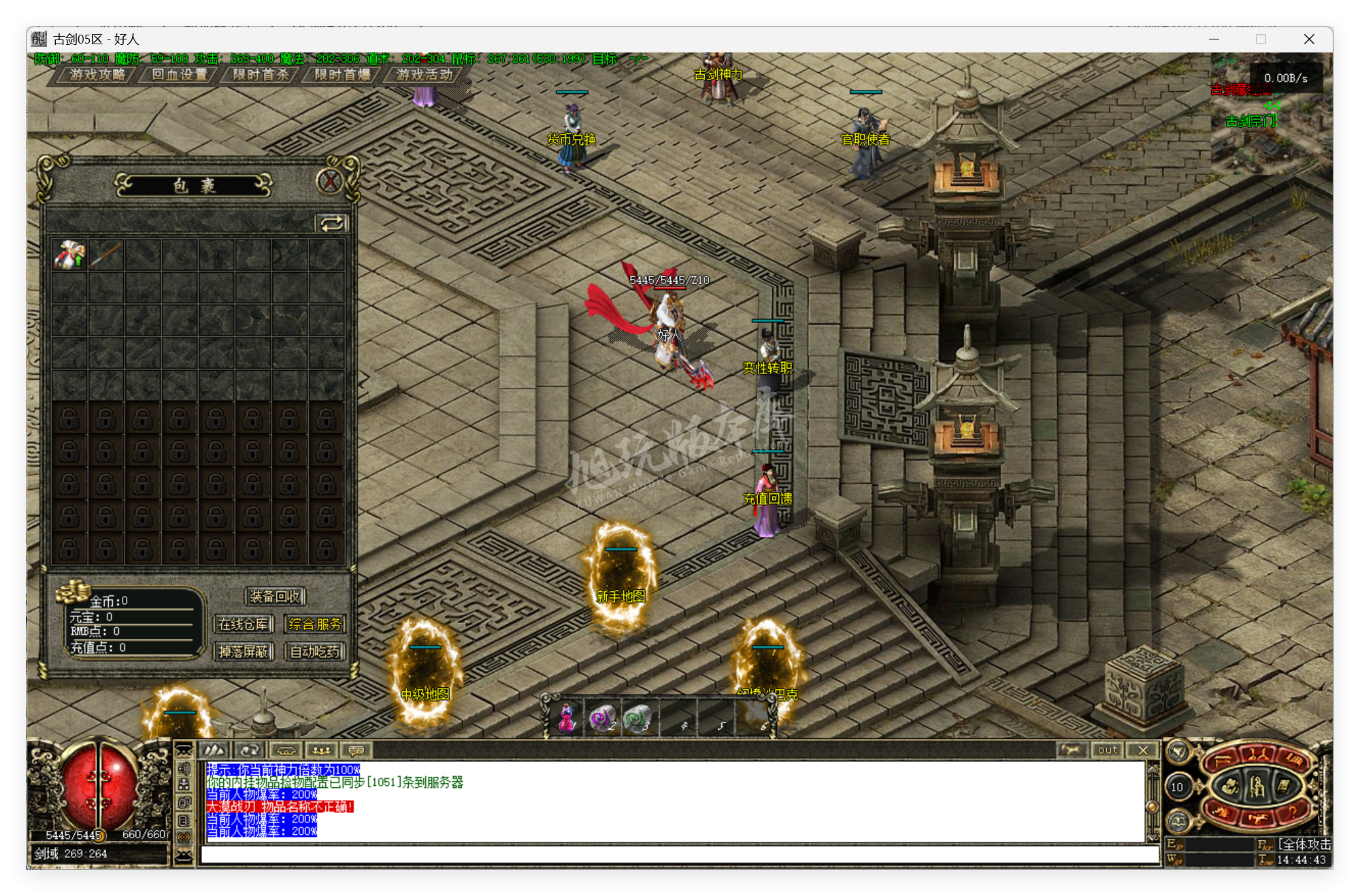Open chat channel settings via speech-bubble icon

pos(357,751)
